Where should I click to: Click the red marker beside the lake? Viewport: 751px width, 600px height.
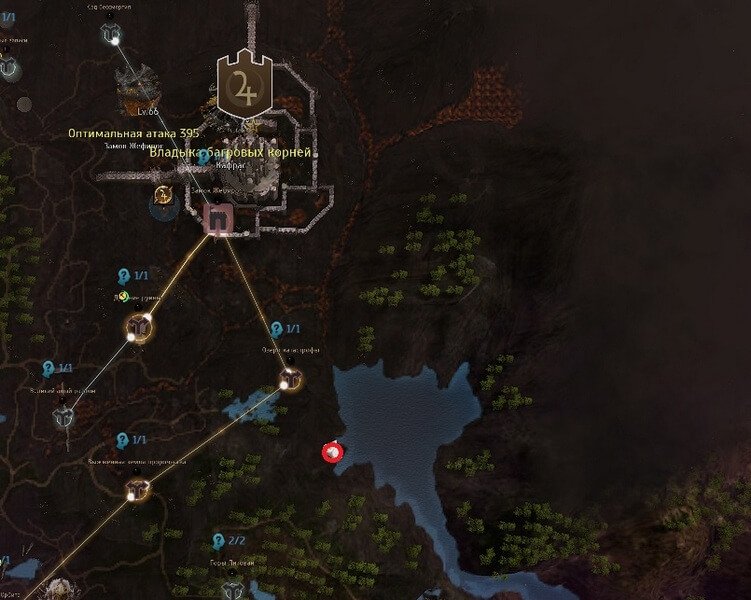point(331,453)
